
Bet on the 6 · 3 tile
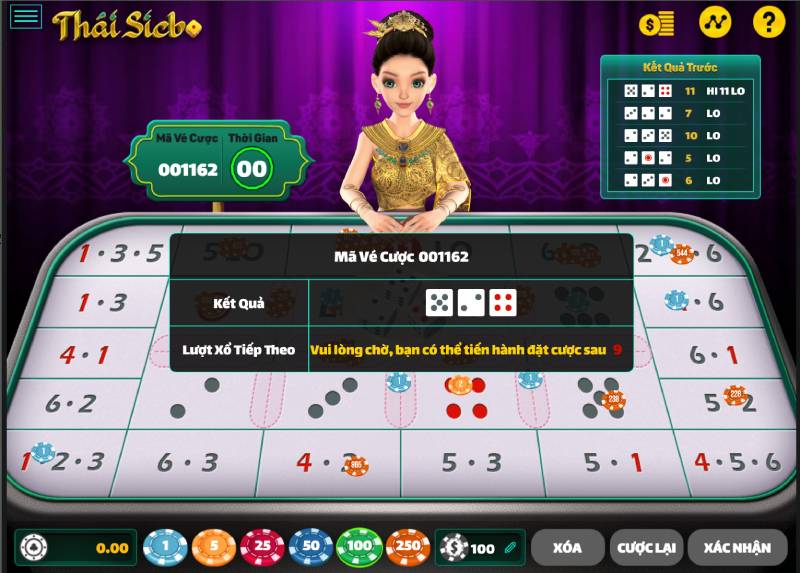[188, 462]
